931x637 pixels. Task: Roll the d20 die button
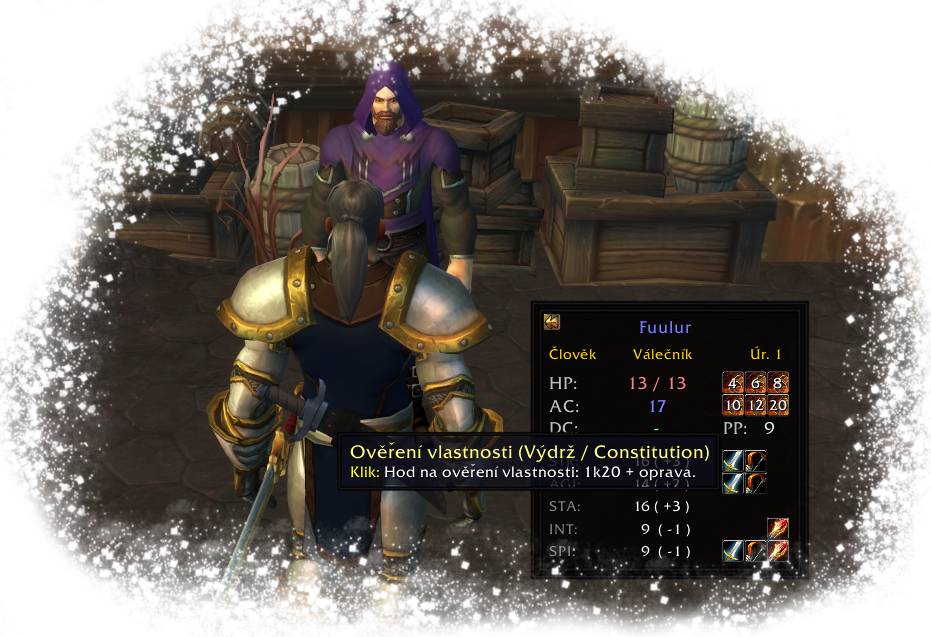pos(778,405)
